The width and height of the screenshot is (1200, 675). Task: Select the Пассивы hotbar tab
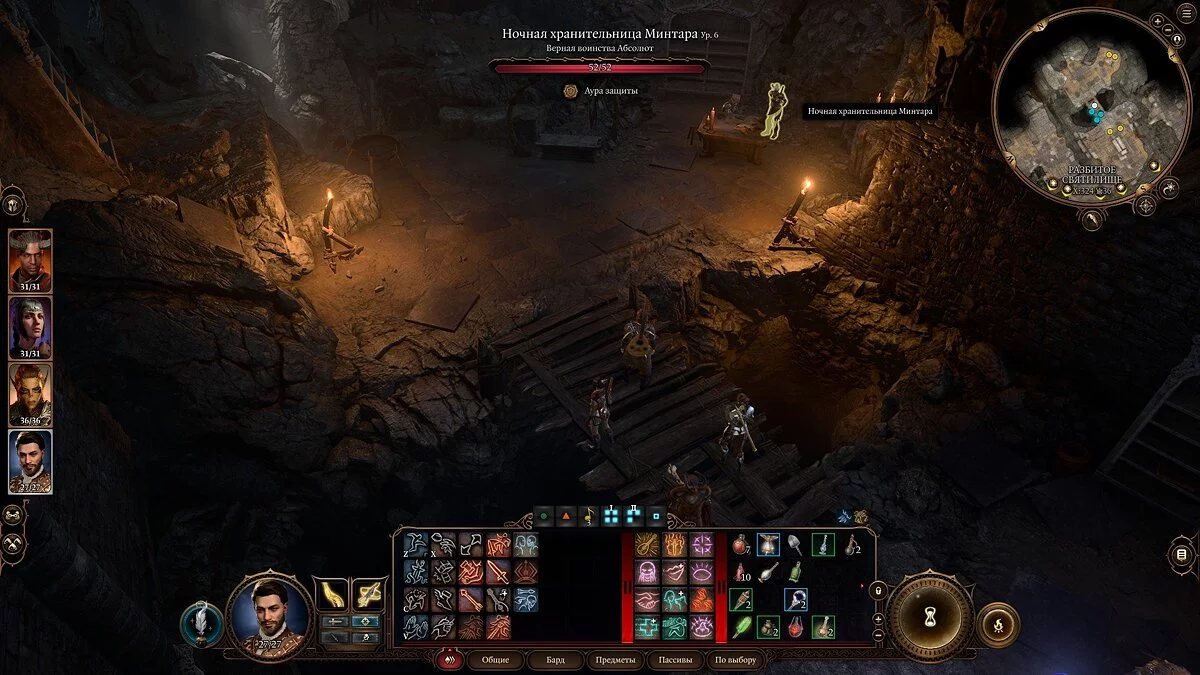(673, 660)
